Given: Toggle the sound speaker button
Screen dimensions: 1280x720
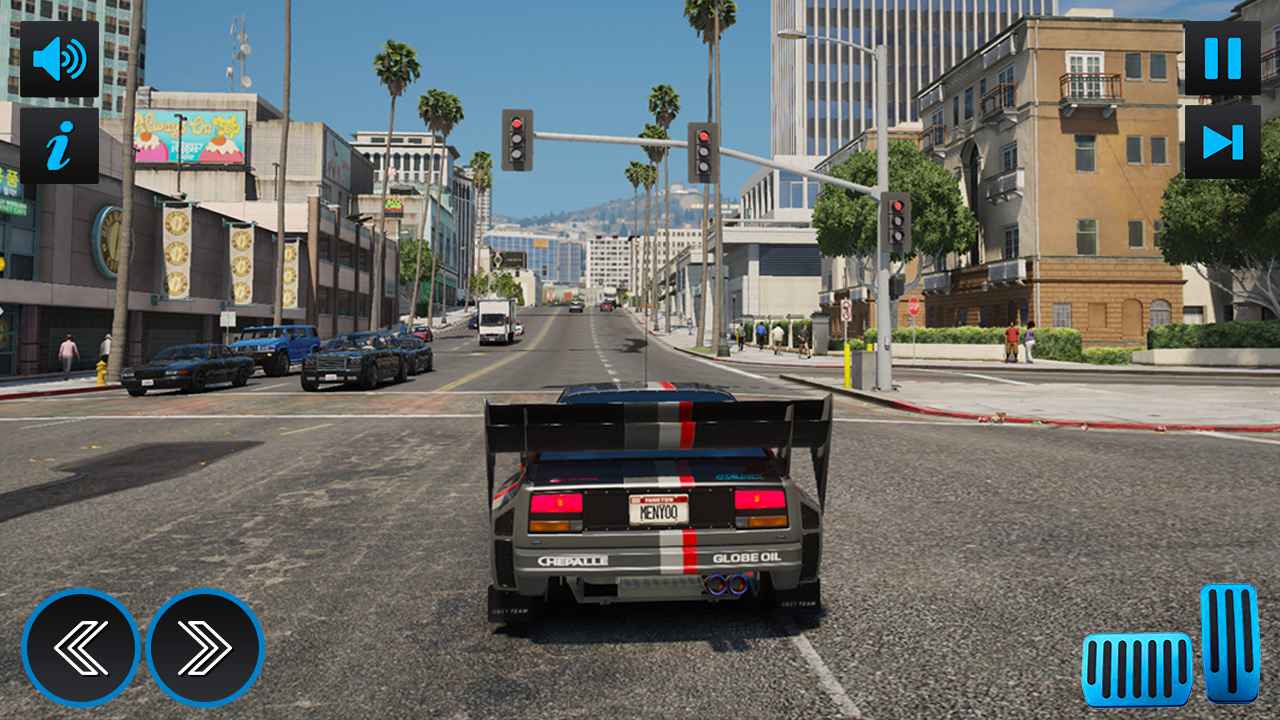Looking at the screenshot, I should (x=59, y=59).
